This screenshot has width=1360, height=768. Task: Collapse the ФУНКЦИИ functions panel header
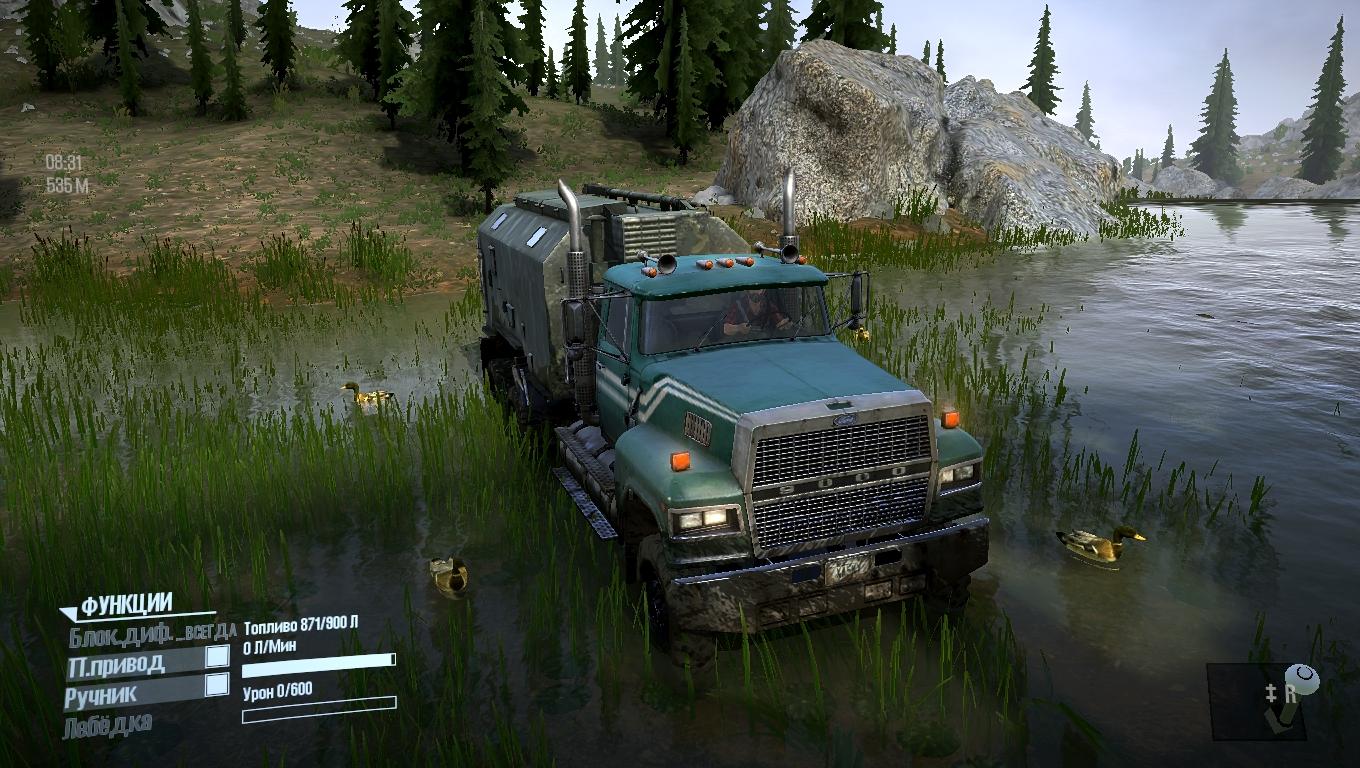point(124,605)
